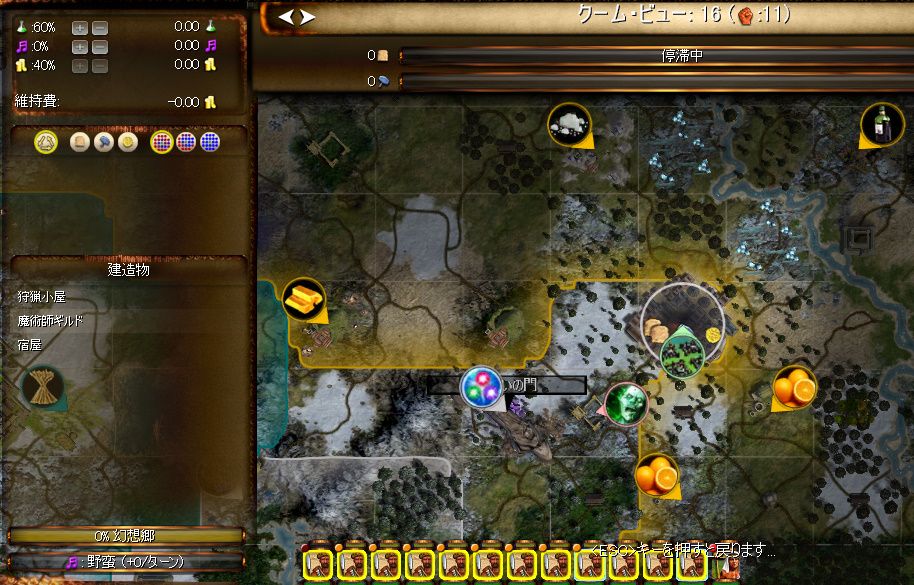Image resolution: width=914 pixels, height=585 pixels.
Task: Select 魔術師ギルド in the buildings list
Action: click(x=50, y=321)
